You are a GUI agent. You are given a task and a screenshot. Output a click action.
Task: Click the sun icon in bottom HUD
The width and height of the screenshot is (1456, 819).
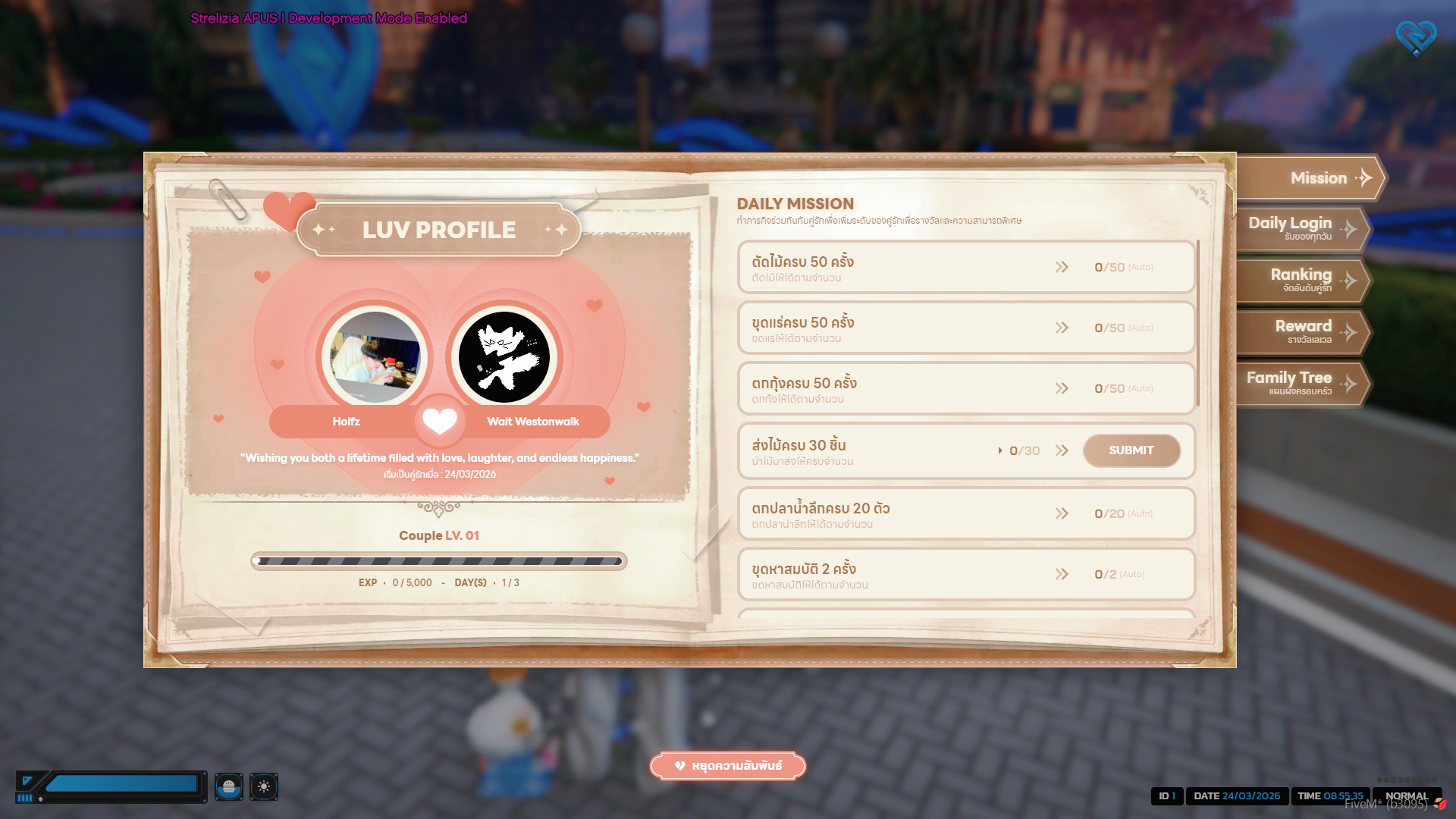click(x=264, y=786)
